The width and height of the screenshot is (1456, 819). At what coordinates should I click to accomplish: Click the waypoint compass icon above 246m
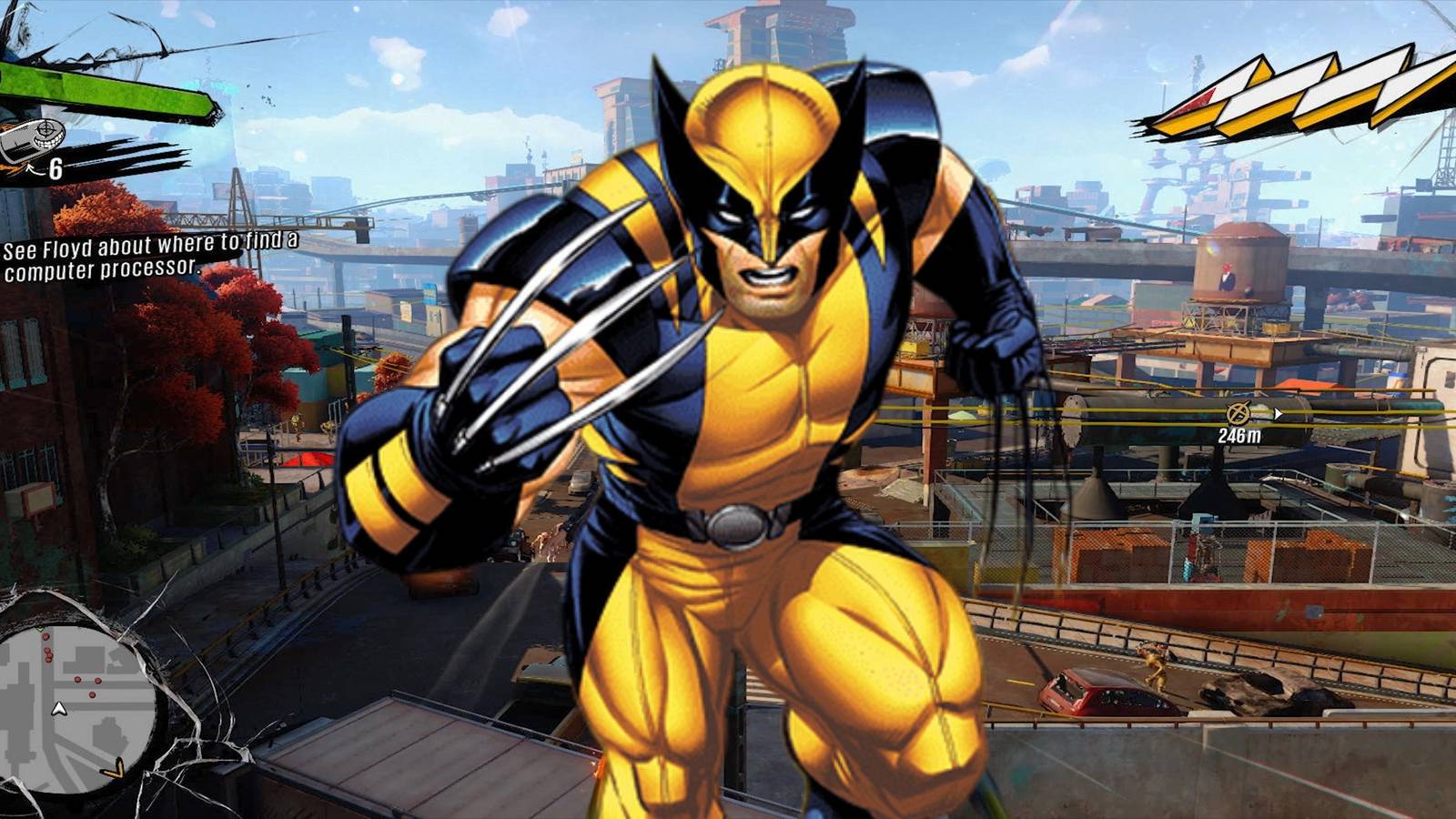point(1238,412)
